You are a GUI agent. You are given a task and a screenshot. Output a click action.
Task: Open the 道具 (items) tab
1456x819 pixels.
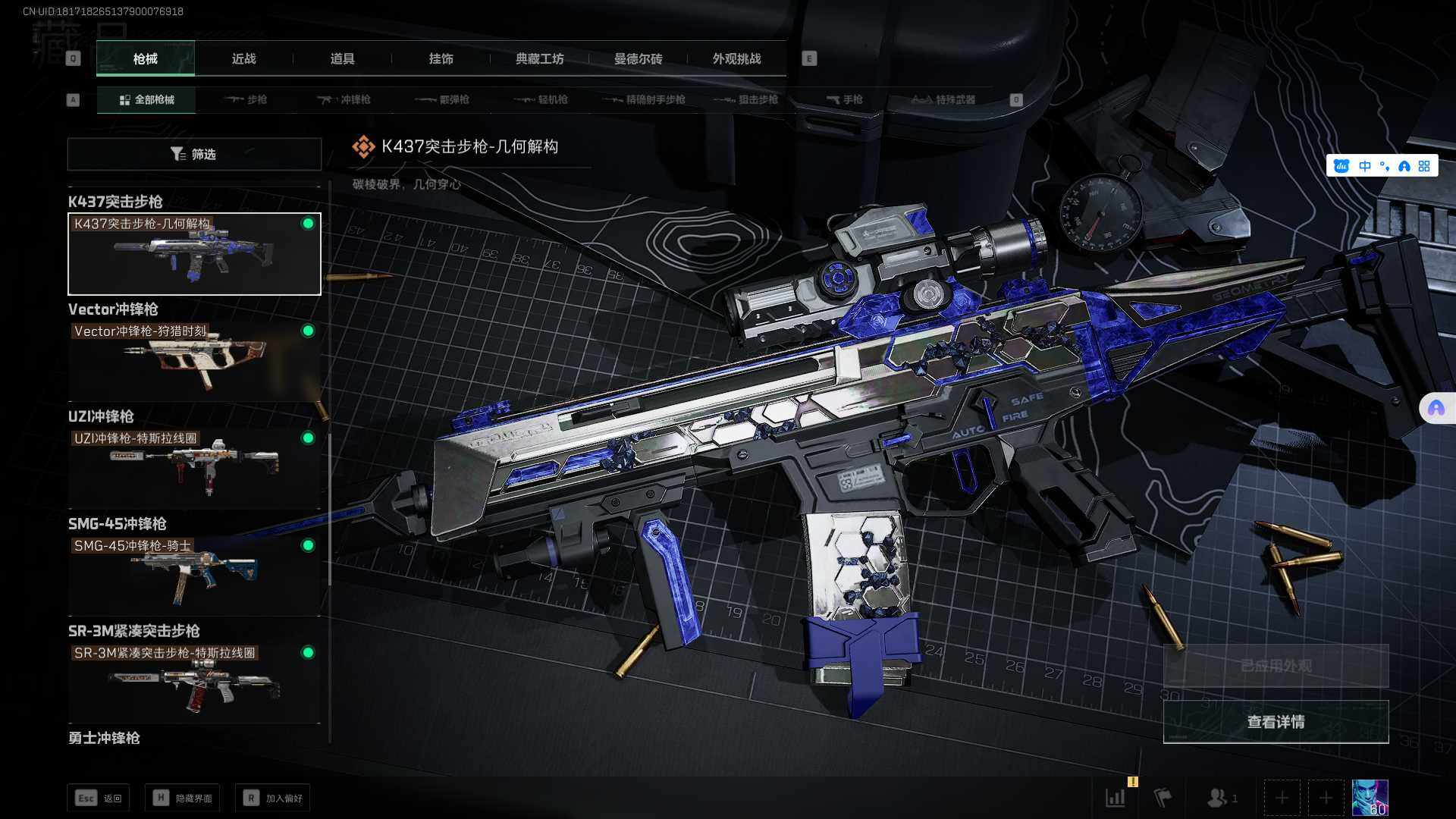[x=342, y=58]
